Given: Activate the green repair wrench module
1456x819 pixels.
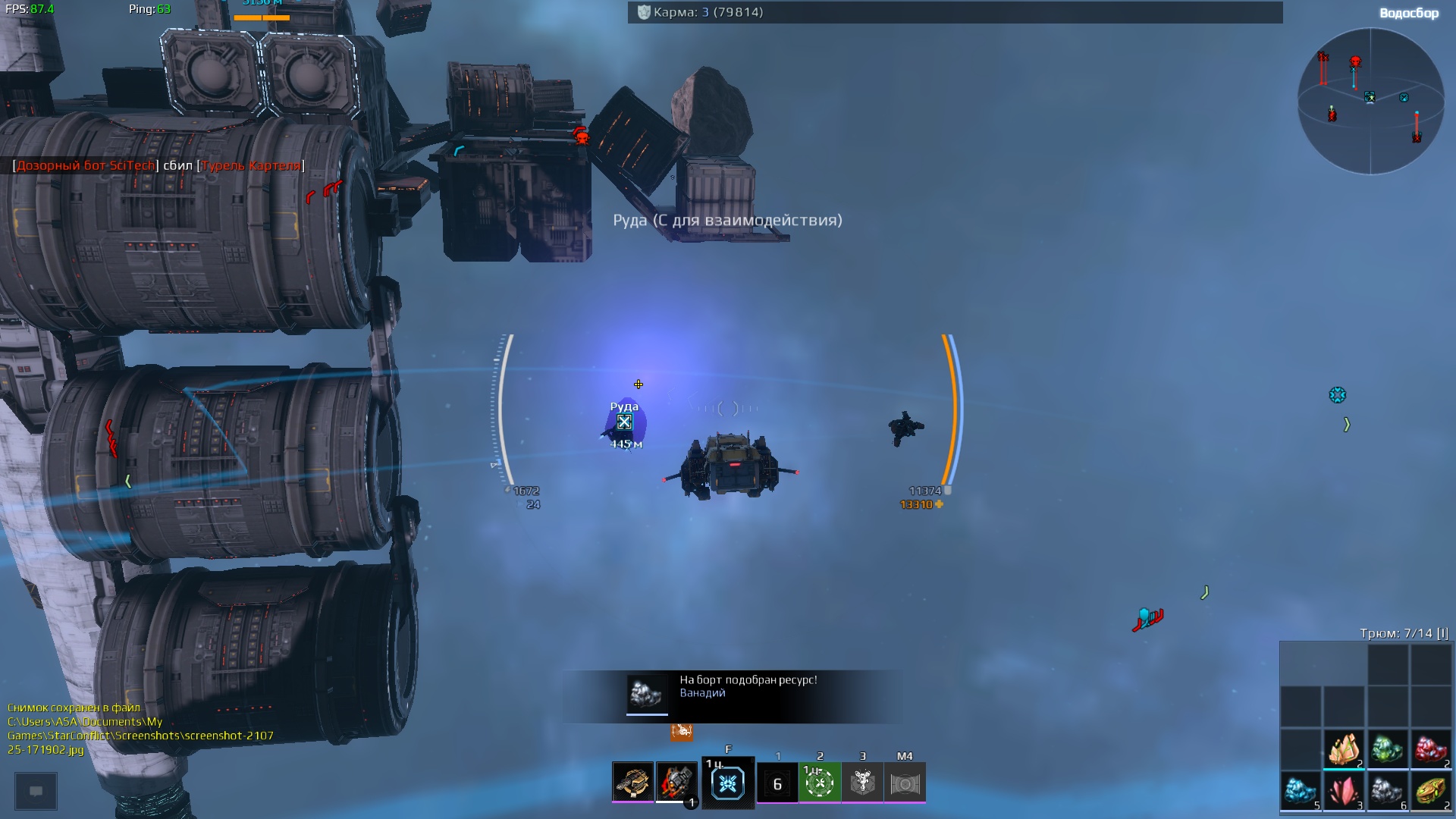Looking at the screenshot, I should coord(820,783).
